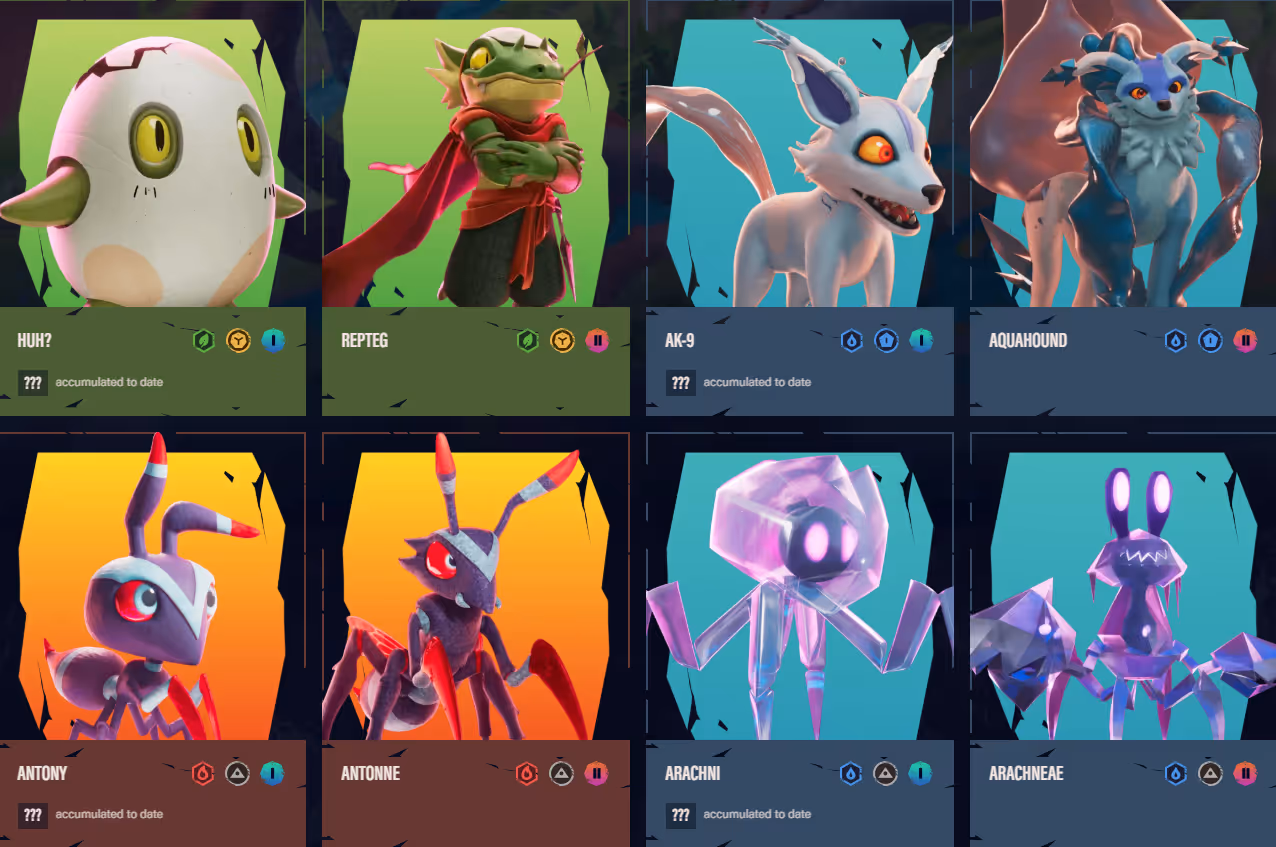Click the ??? accumulated box under ANTONY
Viewport: 1276px width, 847px height.
coord(33,814)
